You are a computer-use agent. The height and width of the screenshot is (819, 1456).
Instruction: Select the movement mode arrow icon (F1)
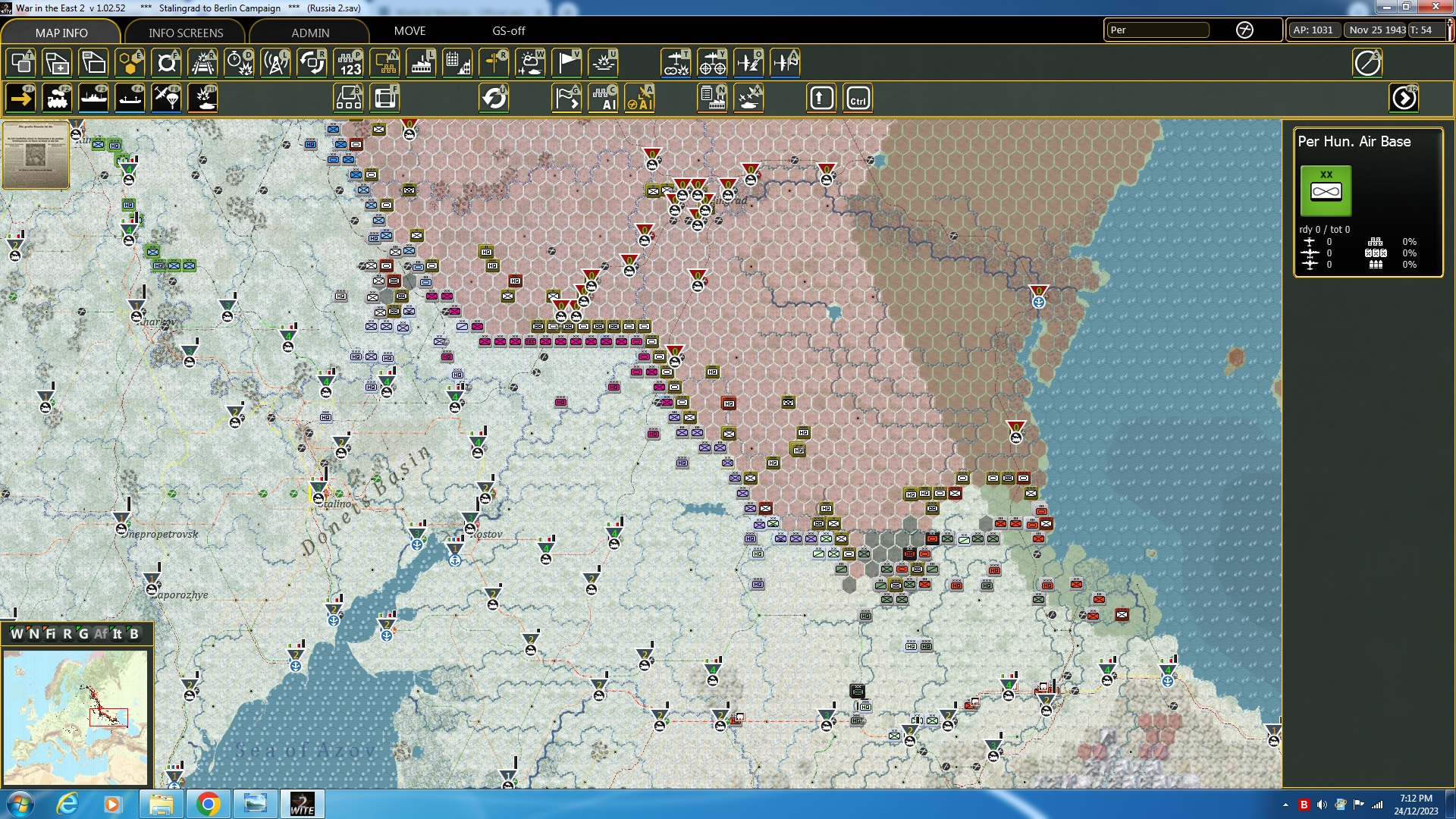tap(20, 98)
